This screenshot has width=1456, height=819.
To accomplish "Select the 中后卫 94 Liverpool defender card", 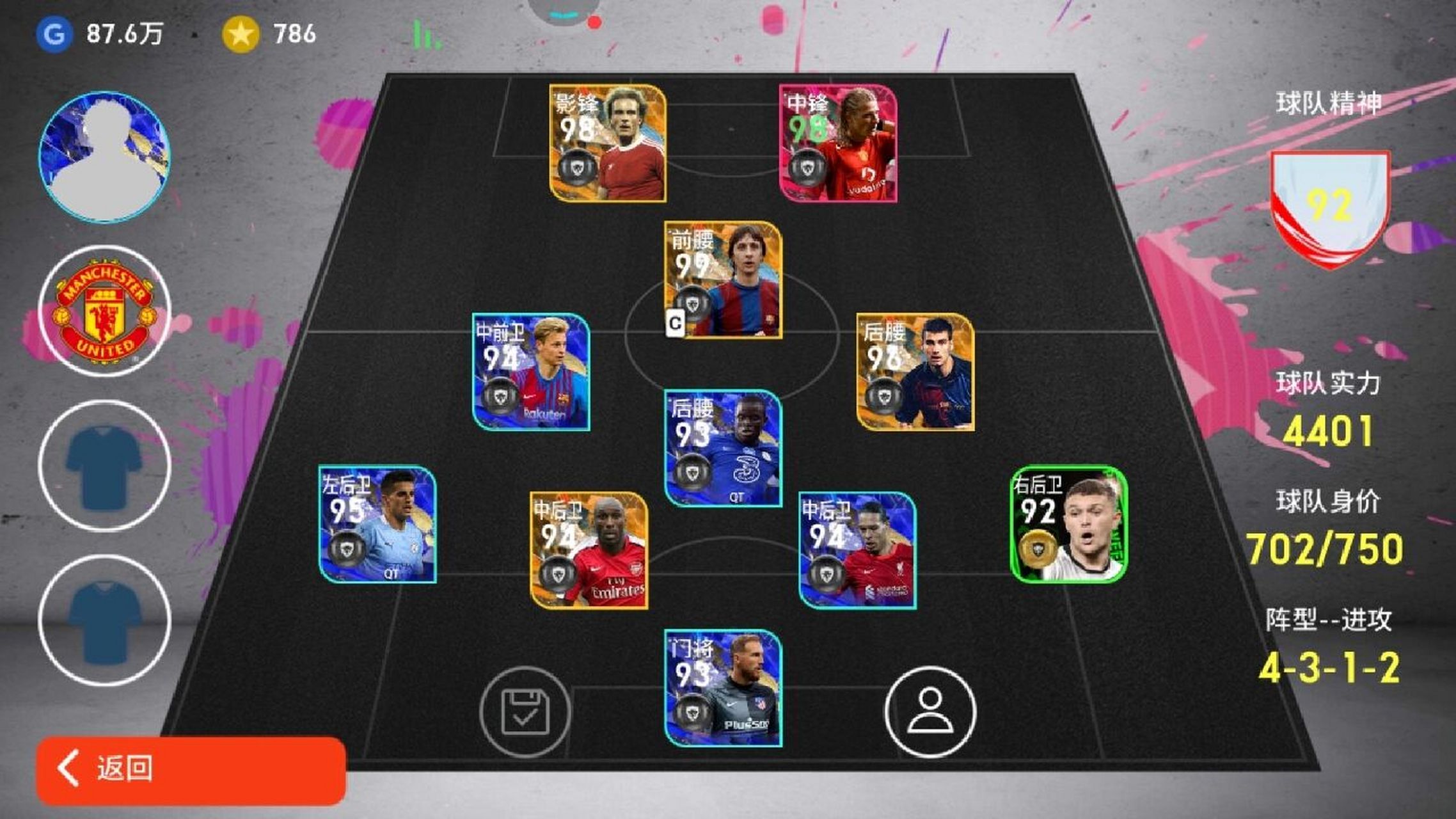I will pos(857,550).
